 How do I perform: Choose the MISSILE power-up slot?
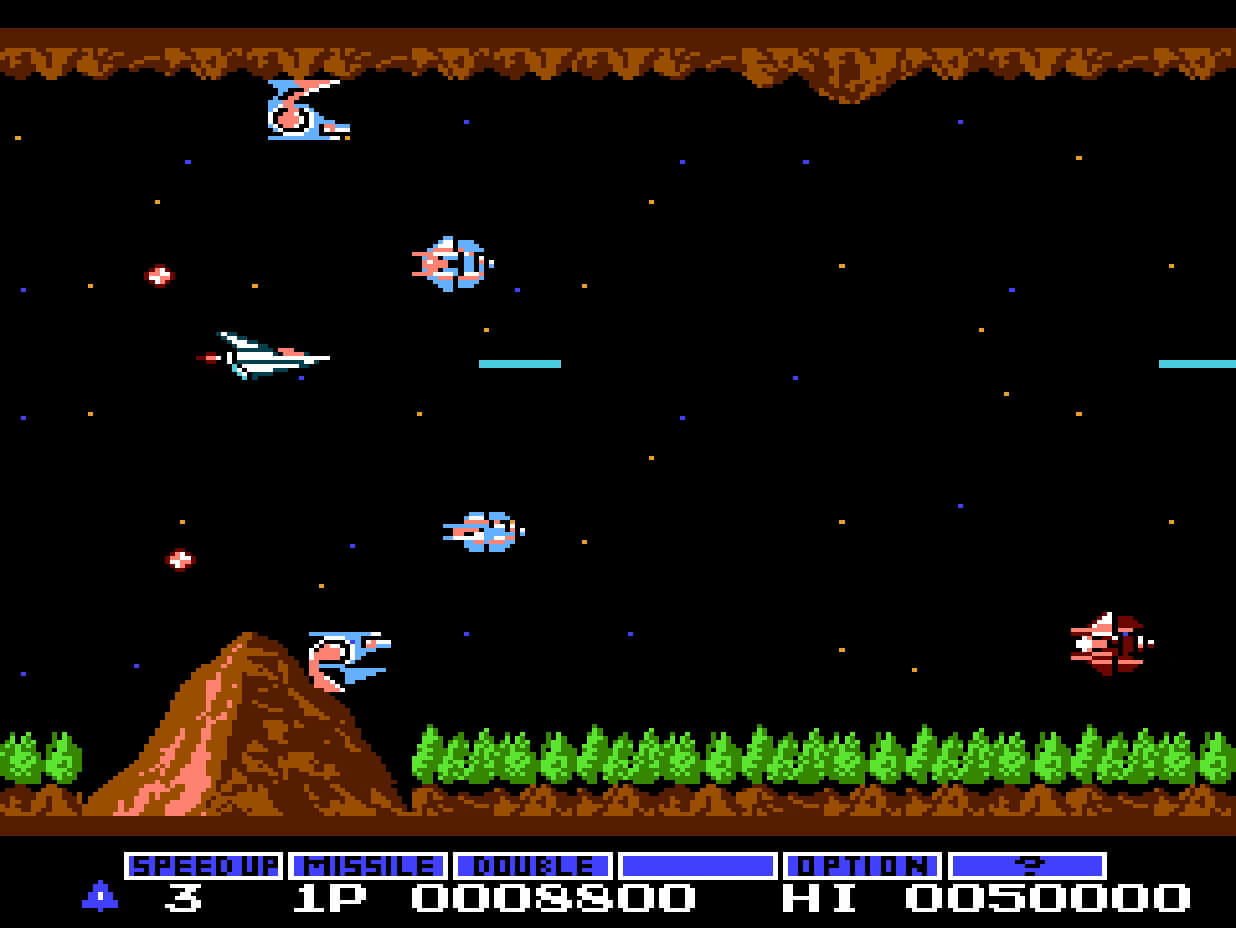coord(368,865)
